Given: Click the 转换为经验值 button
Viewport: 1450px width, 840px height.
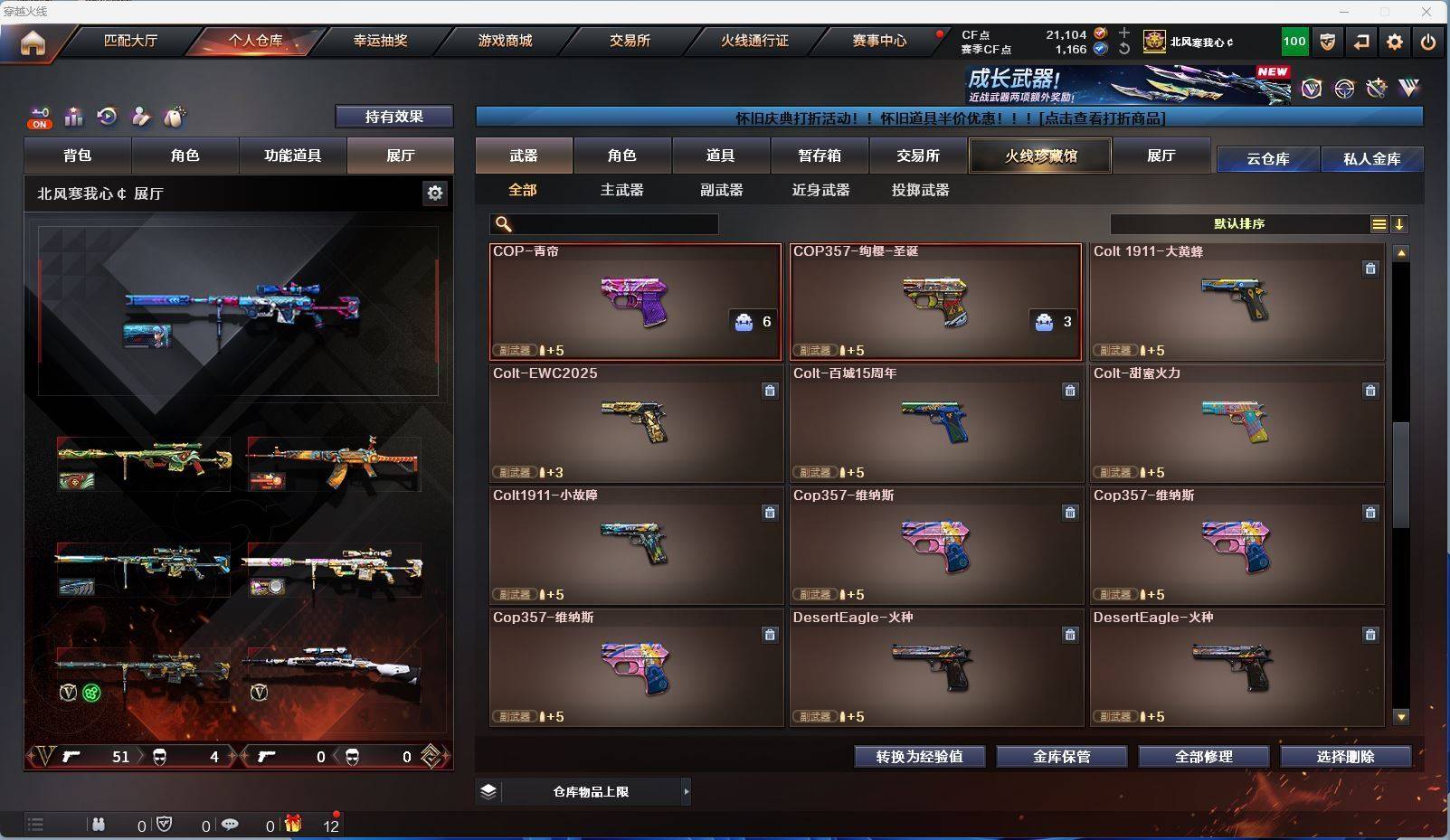Looking at the screenshot, I should (x=919, y=757).
